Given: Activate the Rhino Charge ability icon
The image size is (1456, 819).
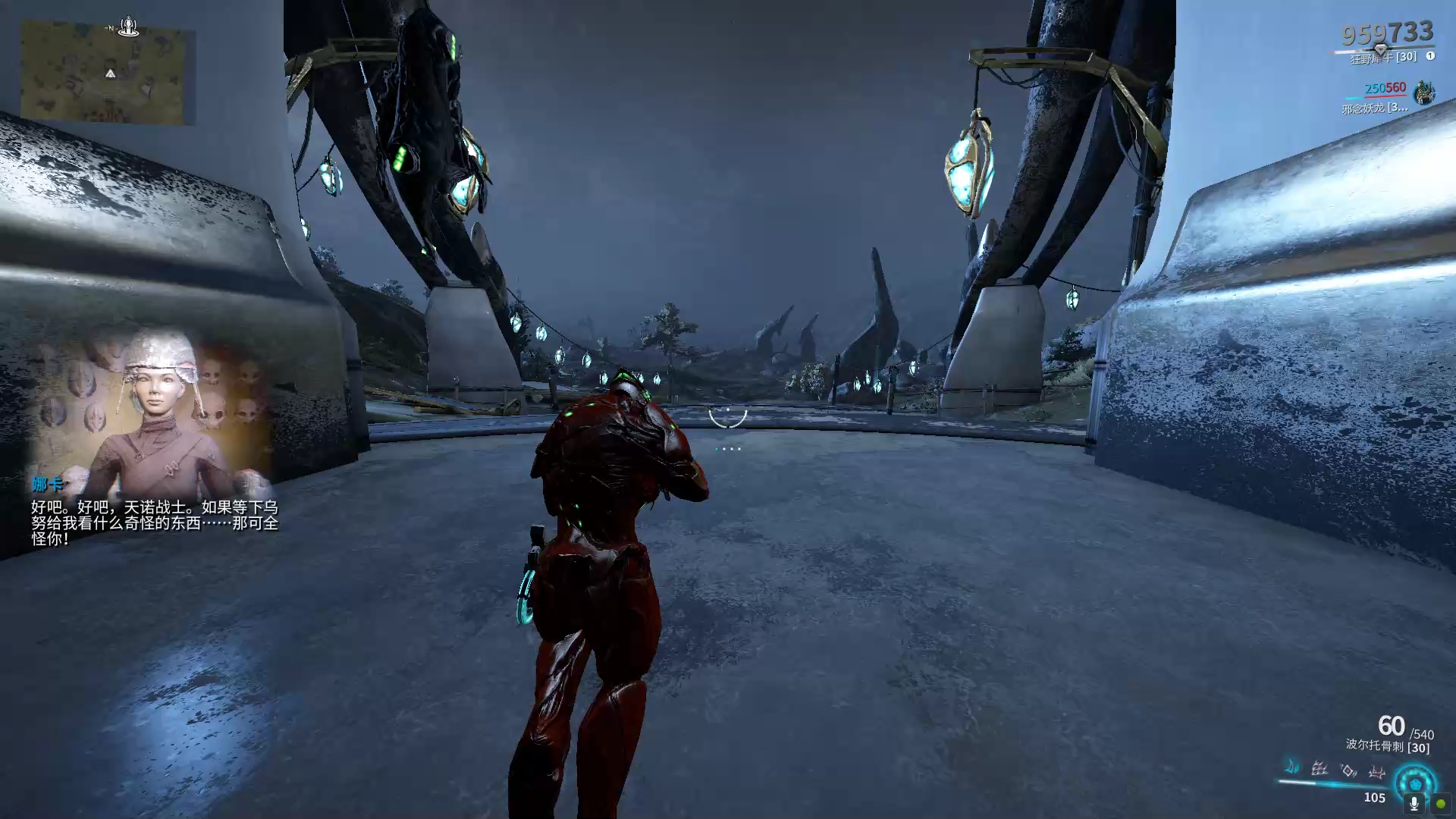Looking at the screenshot, I should (1291, 767).
